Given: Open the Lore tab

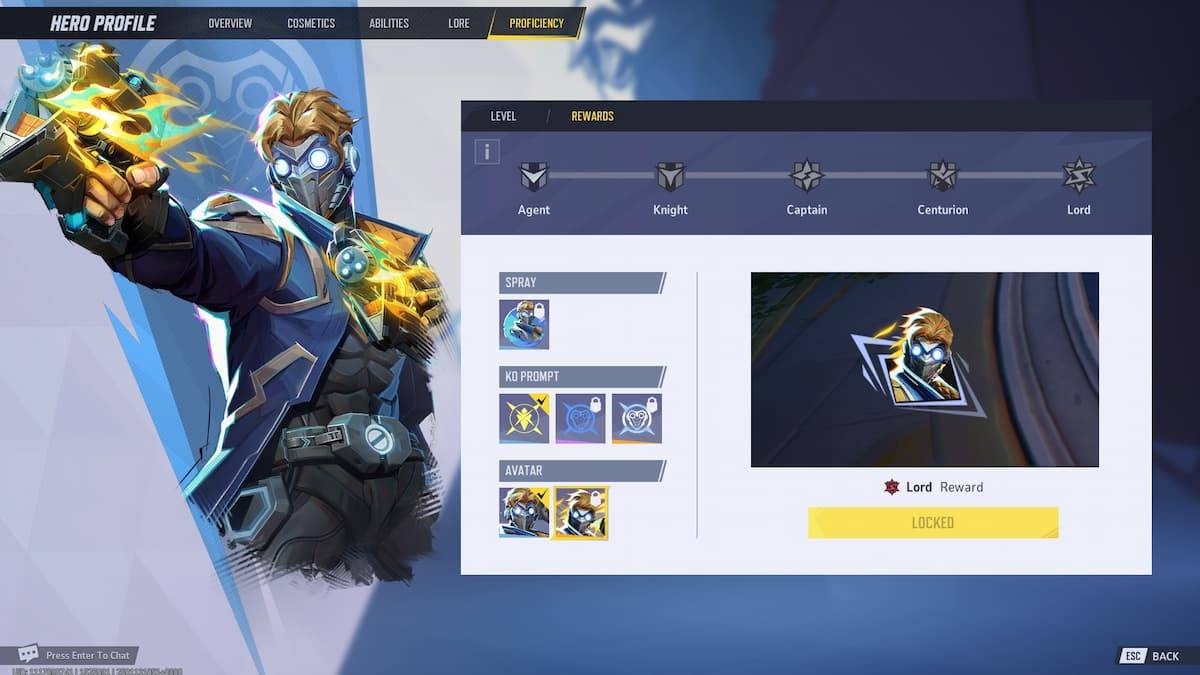Looking at the screenshot, I should (459, 23).
